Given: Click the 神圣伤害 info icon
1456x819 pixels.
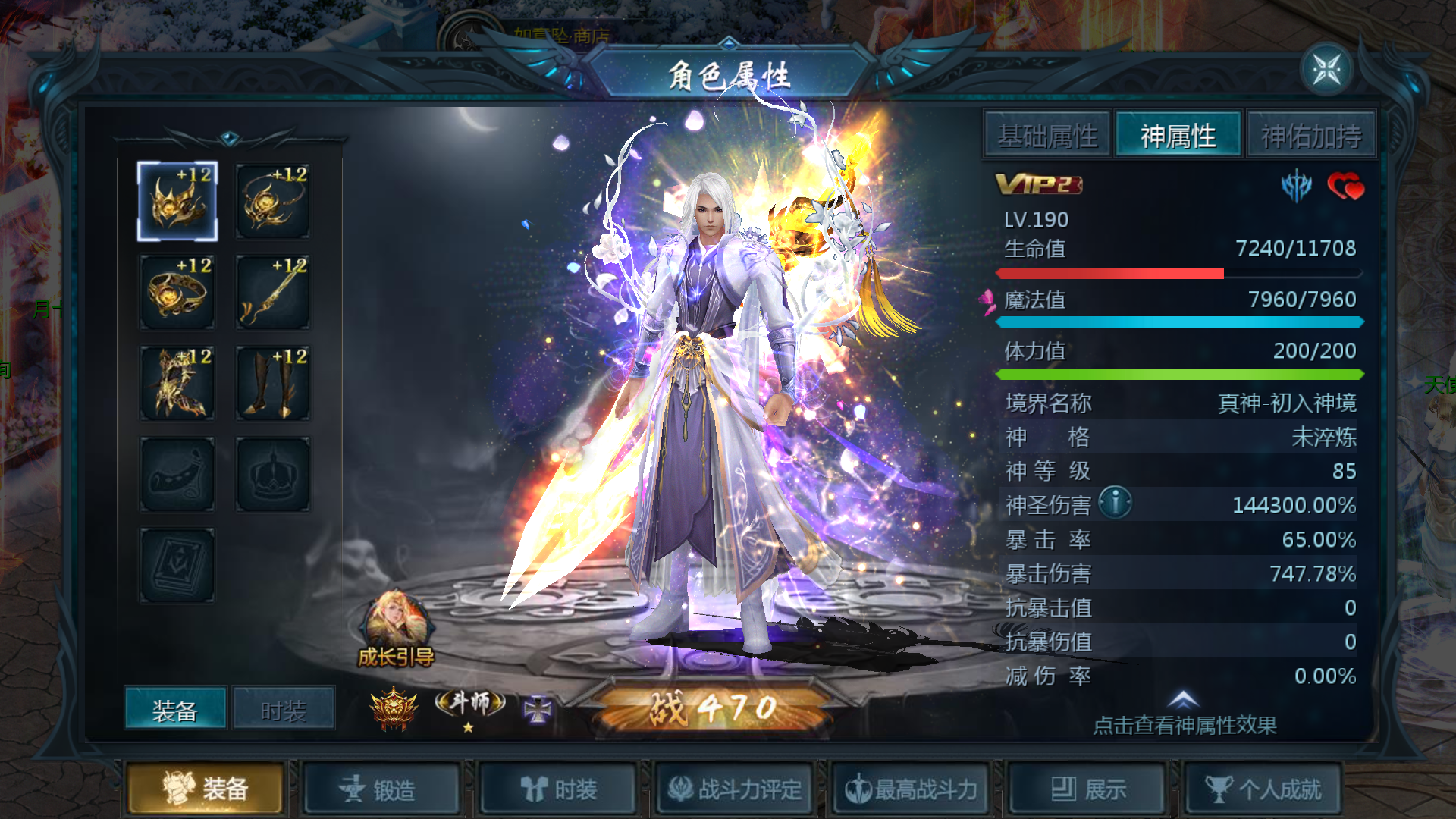Looking at the screenshot, I should [x=1115, y=503].
